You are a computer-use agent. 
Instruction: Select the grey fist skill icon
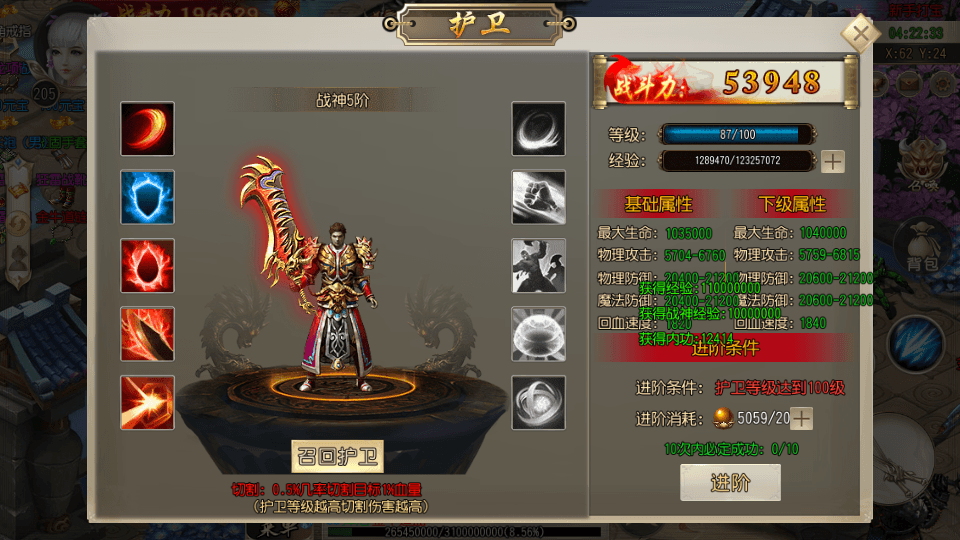coord(538,197)
